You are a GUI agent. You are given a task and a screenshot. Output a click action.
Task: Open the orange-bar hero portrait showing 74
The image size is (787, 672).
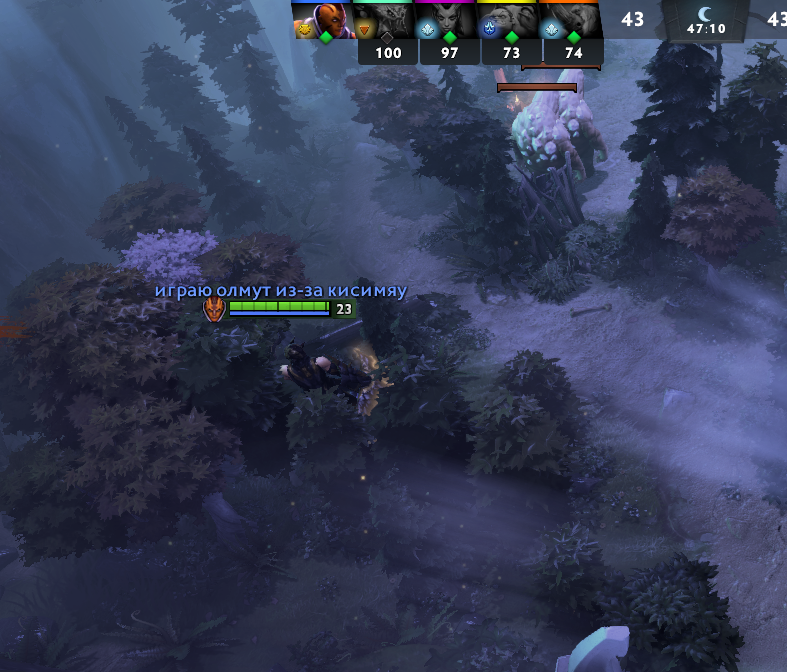pos(572,20)
